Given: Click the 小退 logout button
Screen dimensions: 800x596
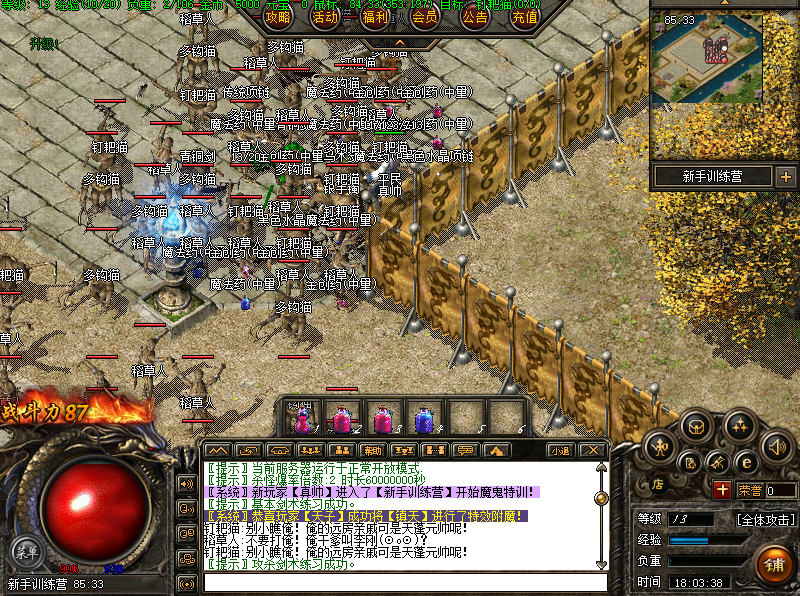Looking at the screenshot, I should point(560,450).
